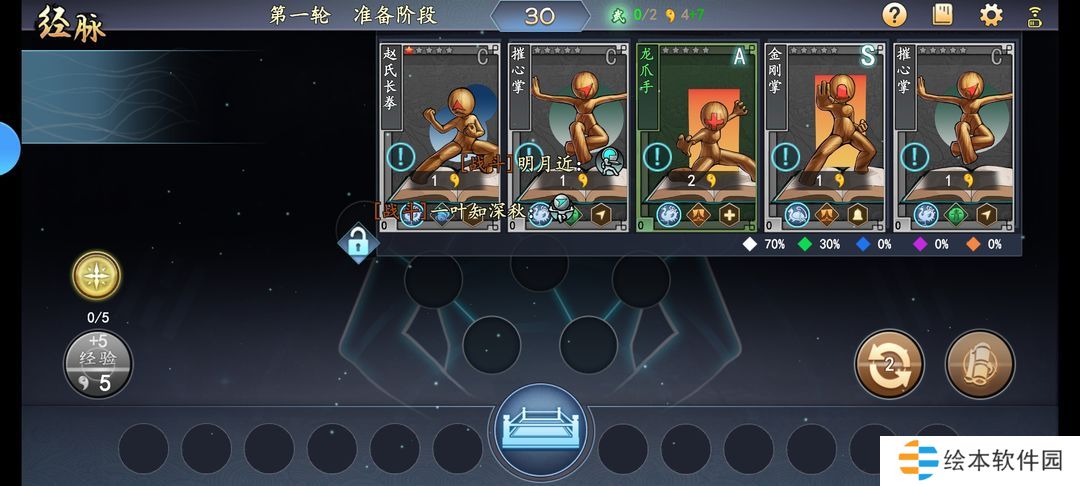This screenshot has height=486, width=1080.
Task: Activate the golden compass icon
Action: pyautogui.click(x=97, y=276)
